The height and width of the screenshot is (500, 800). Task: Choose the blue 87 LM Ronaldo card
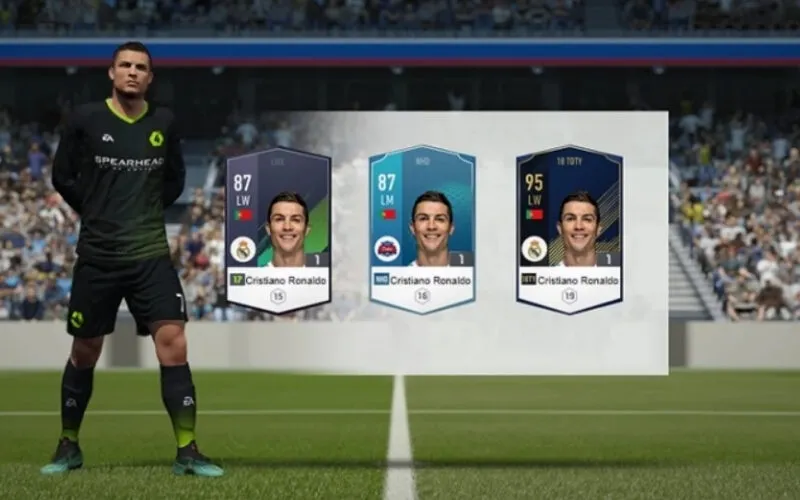[x=422, y=230]
